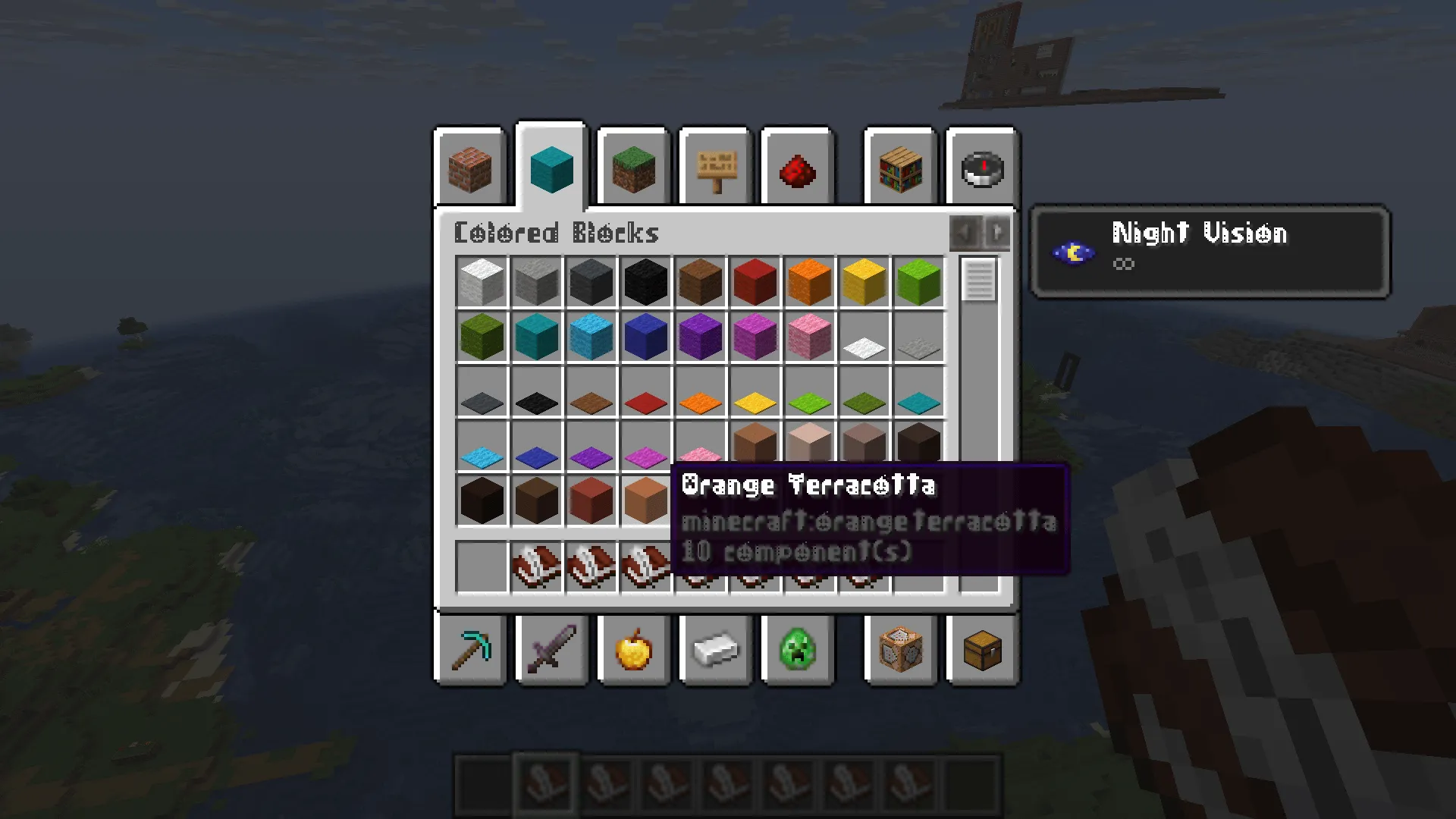
Task: Switch to the Natural Blocks grass tab
Action: click(x=633, y=168)
